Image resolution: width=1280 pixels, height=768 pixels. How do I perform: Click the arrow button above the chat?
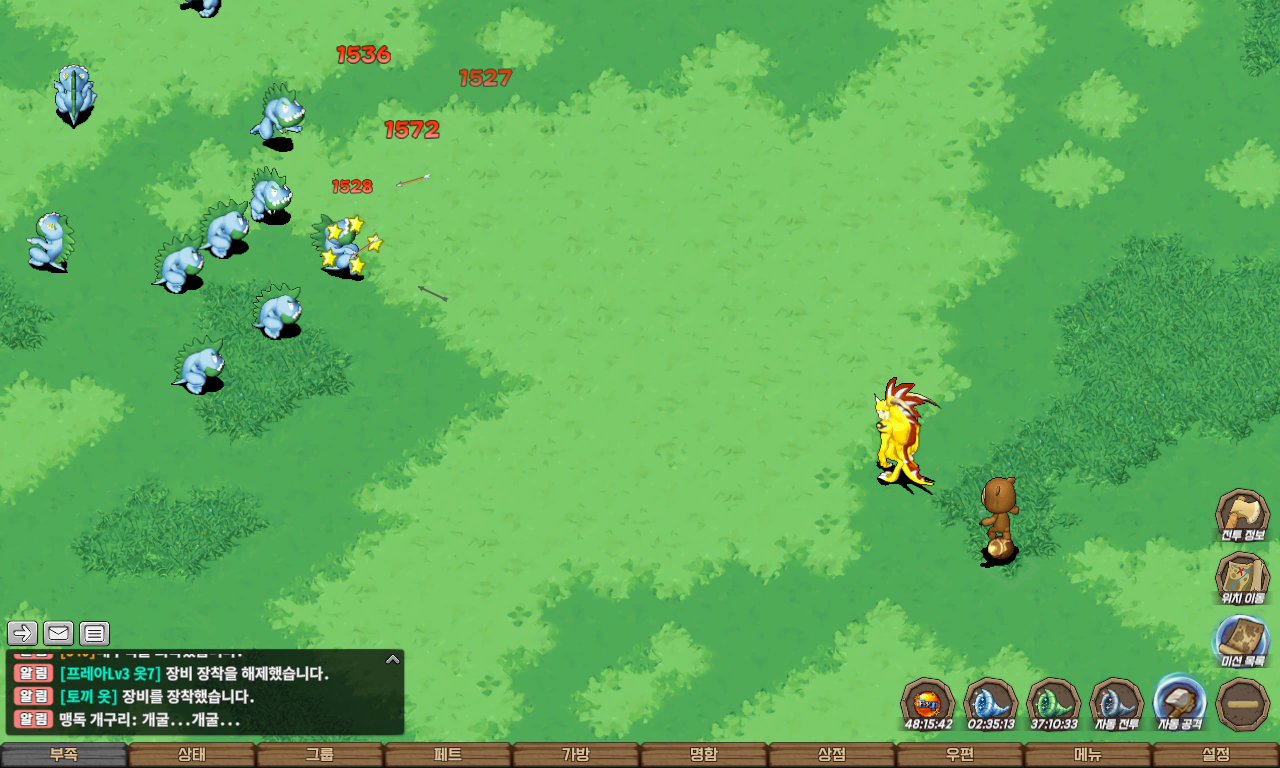point(23,633)
